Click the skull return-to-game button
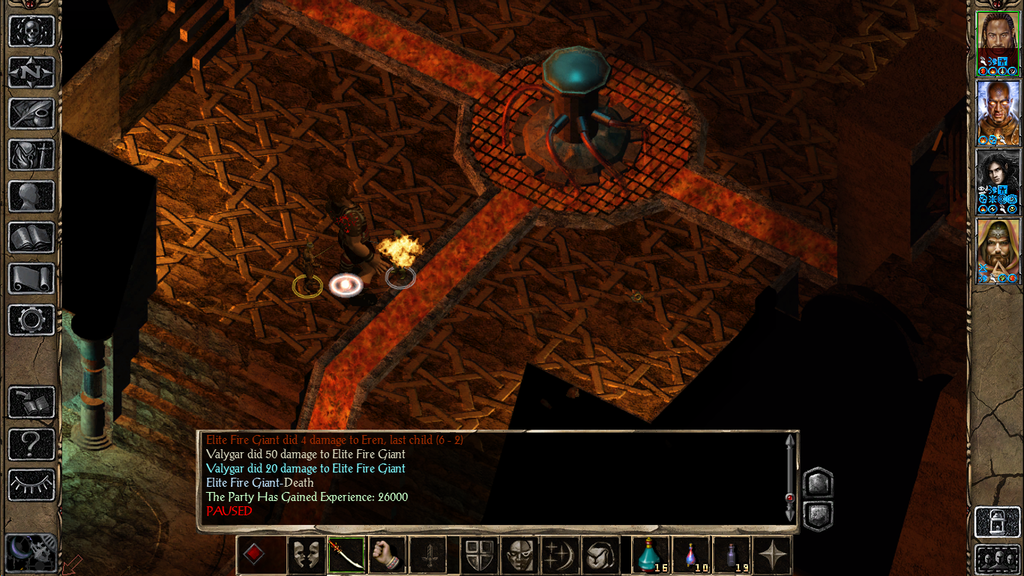 (x=31, y=29)
